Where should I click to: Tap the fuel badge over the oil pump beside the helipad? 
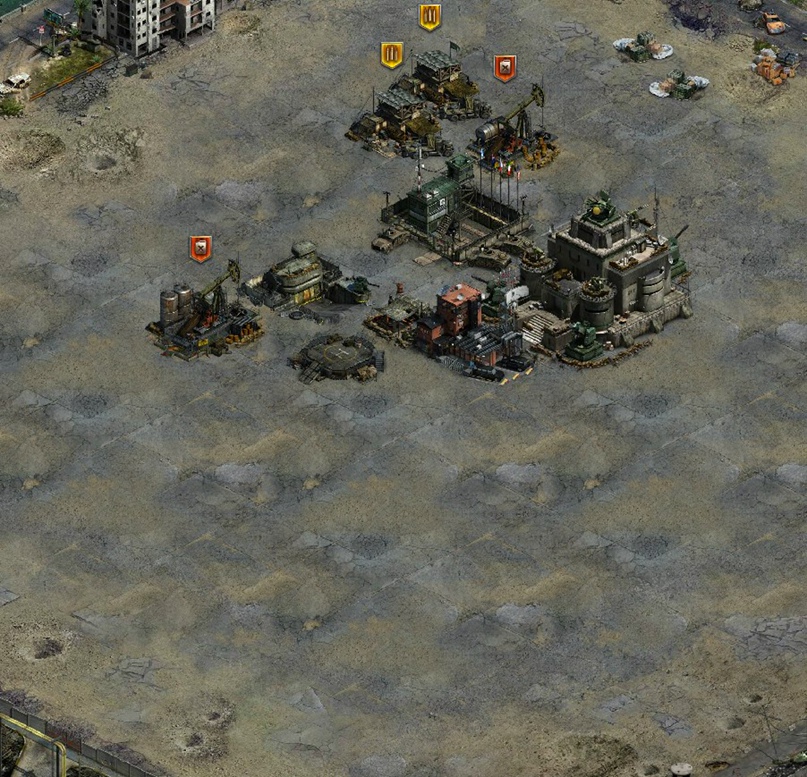201,249
